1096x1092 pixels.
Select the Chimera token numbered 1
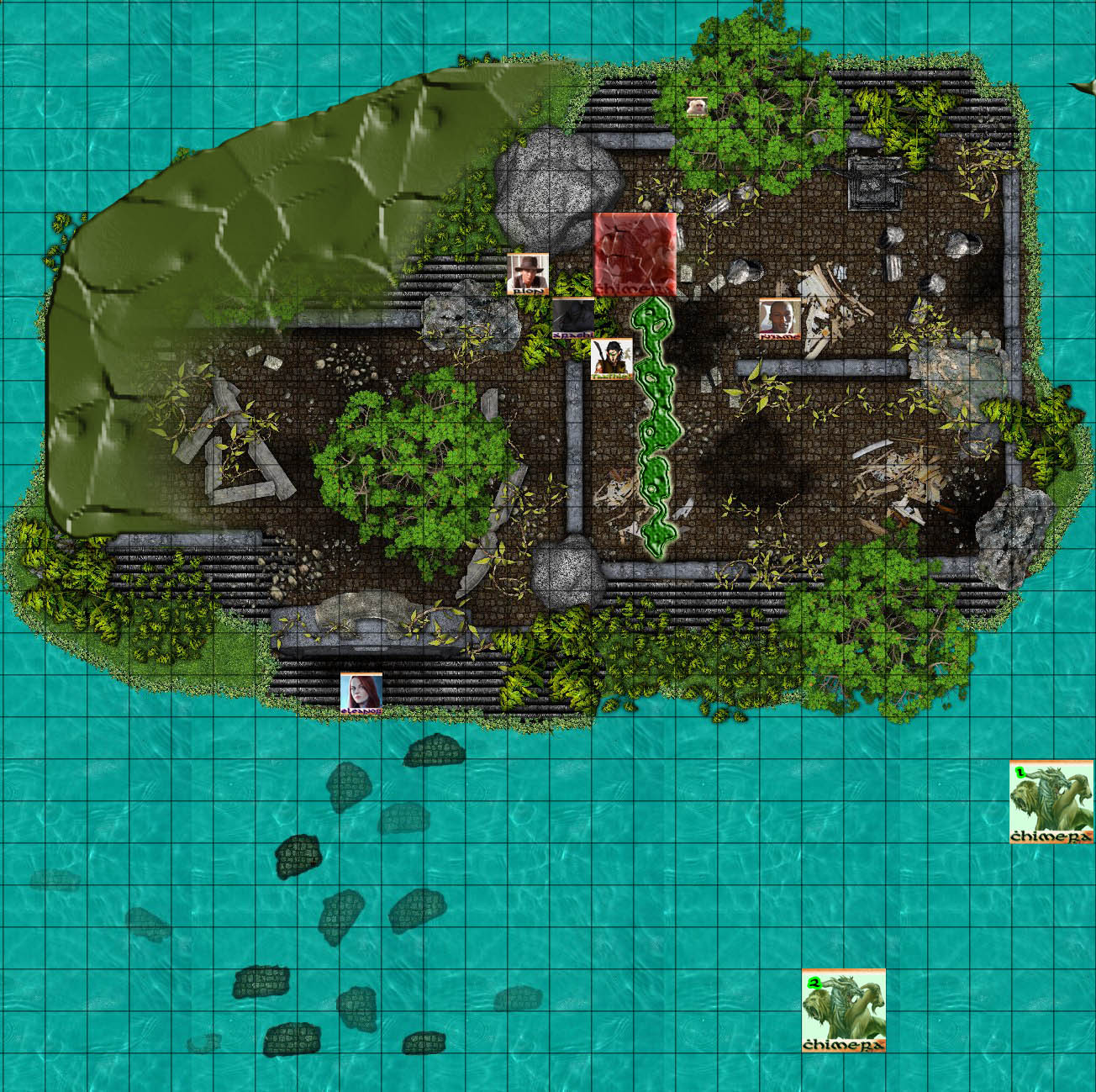[1051, 802]
